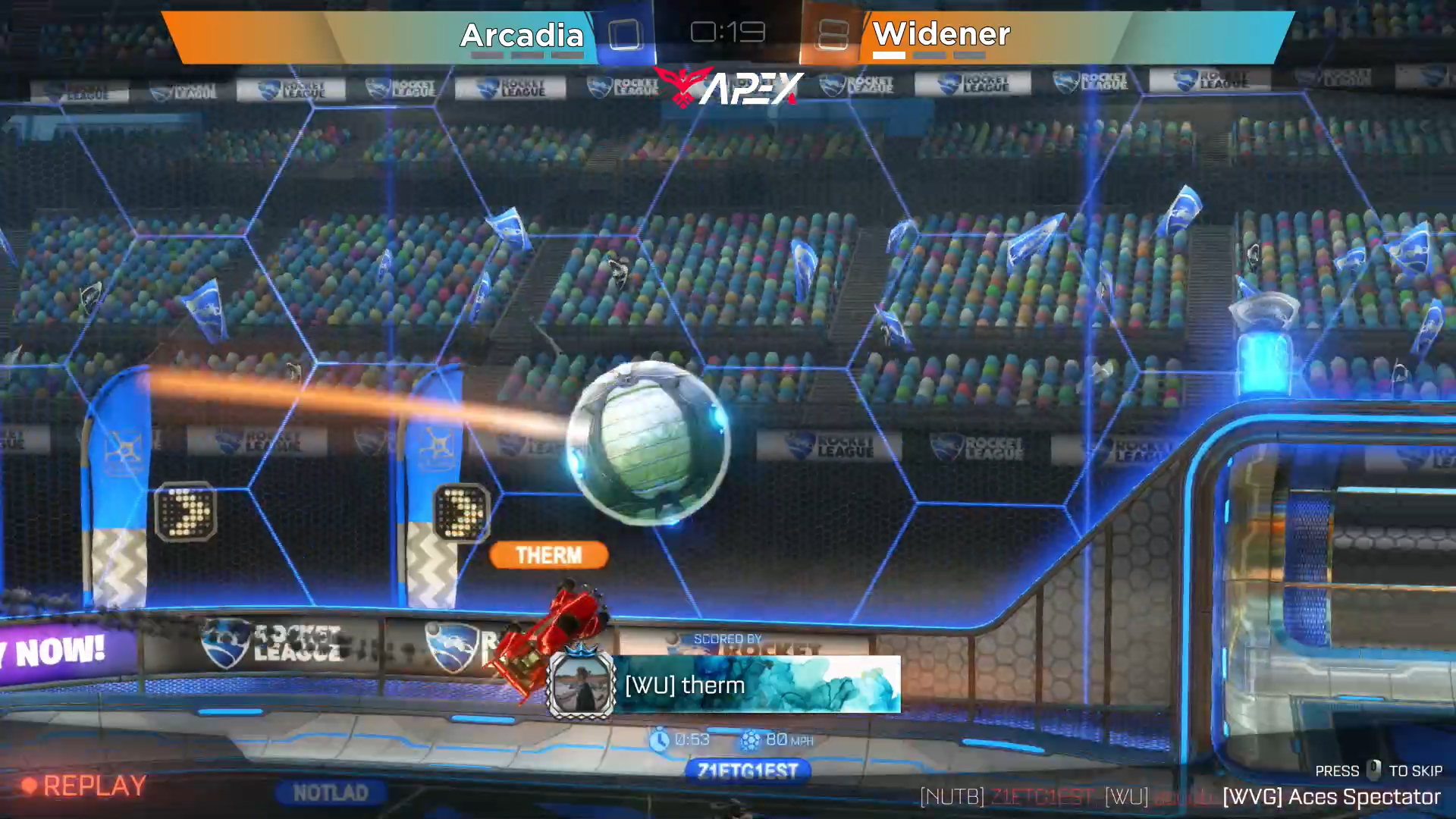Select the scorer's avatar portrait
This screenshot has width=1456, height=819.
click(x=582, y=685)
